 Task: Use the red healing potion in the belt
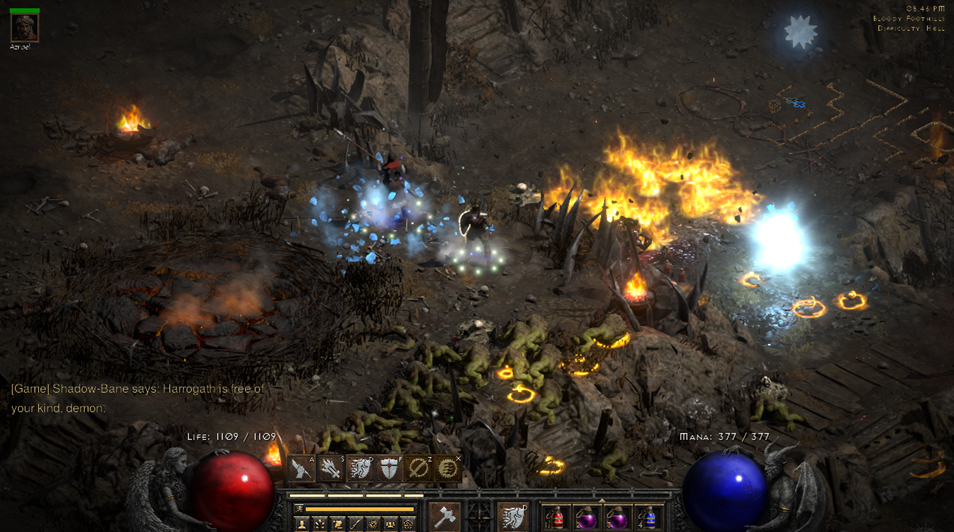pos(556,518)
